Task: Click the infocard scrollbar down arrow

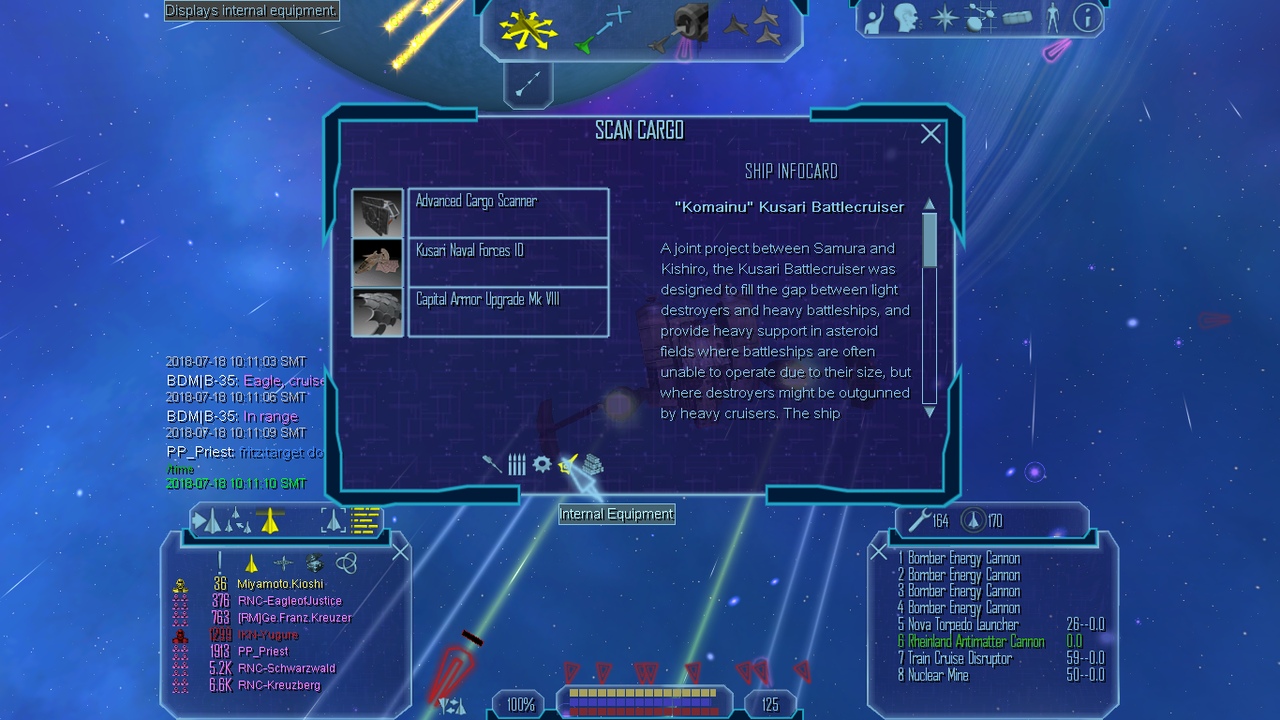Action: (929, 411)
